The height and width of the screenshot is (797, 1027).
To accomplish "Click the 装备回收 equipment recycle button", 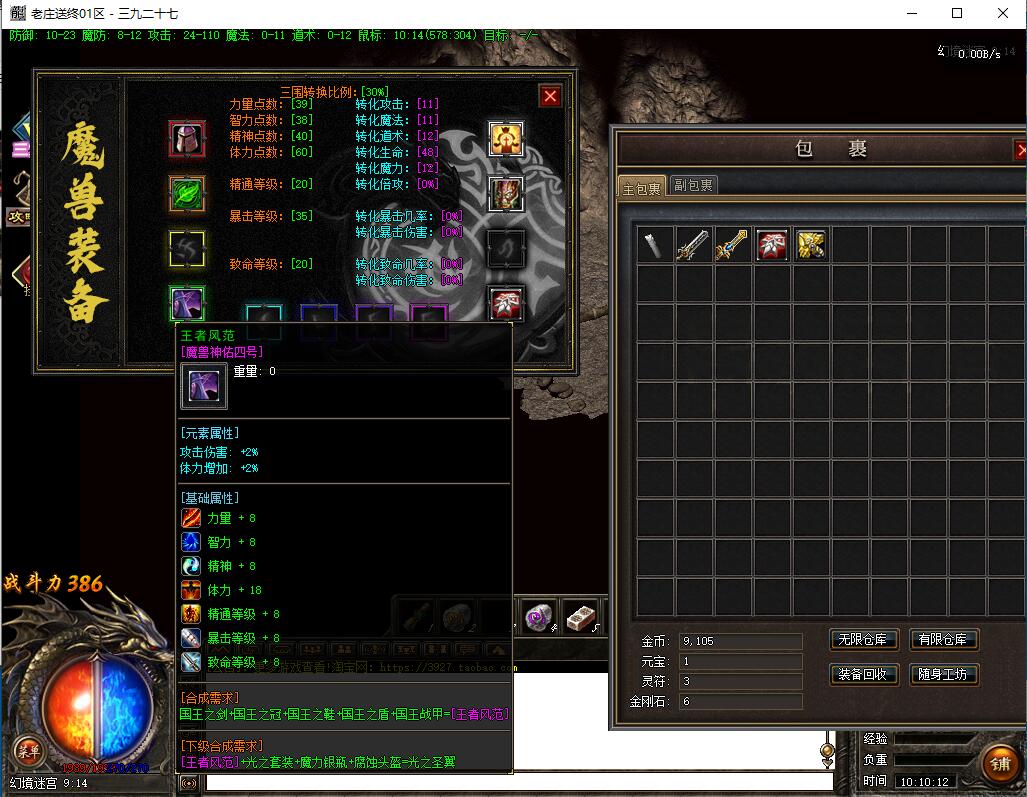I will 864,674.
